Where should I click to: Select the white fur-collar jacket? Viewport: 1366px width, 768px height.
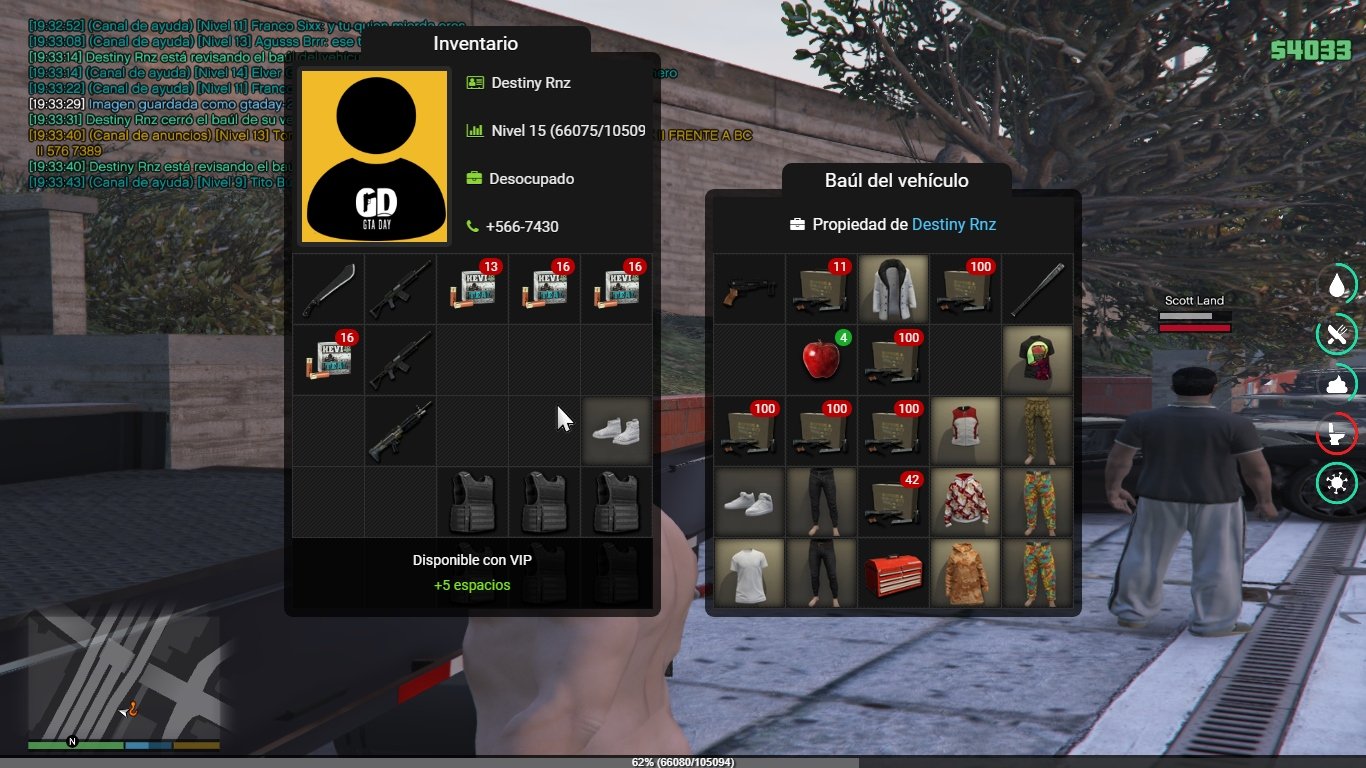point(893,289)
